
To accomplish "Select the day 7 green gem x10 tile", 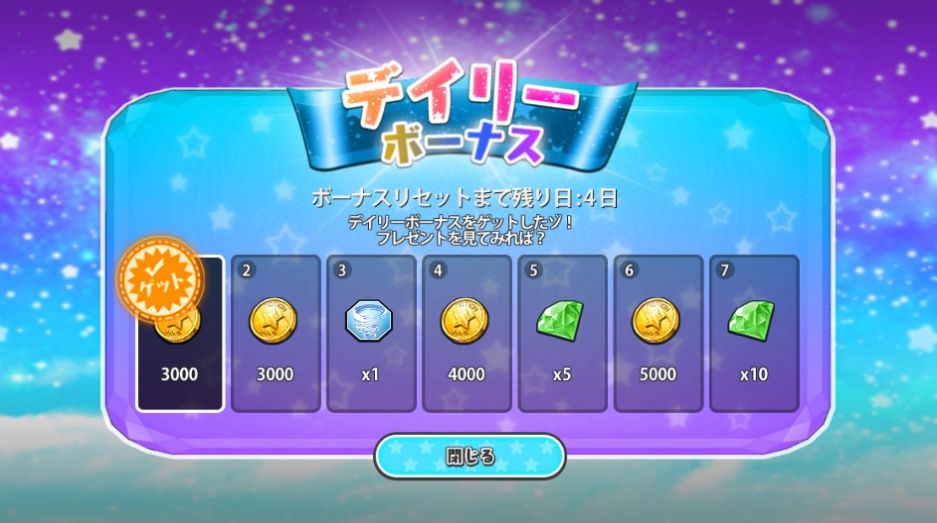I will click(753, 334).
